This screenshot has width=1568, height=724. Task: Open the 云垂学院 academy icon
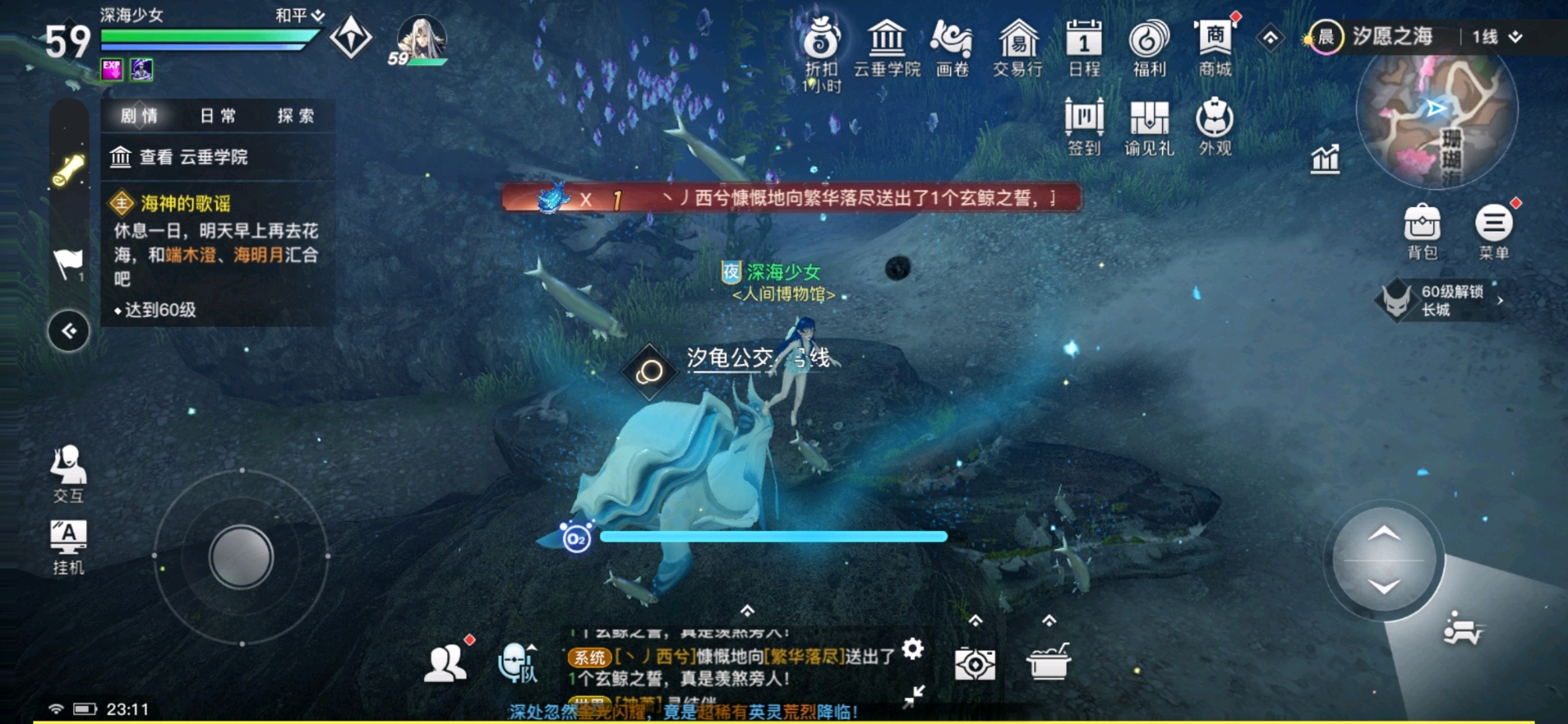[886, 43]
